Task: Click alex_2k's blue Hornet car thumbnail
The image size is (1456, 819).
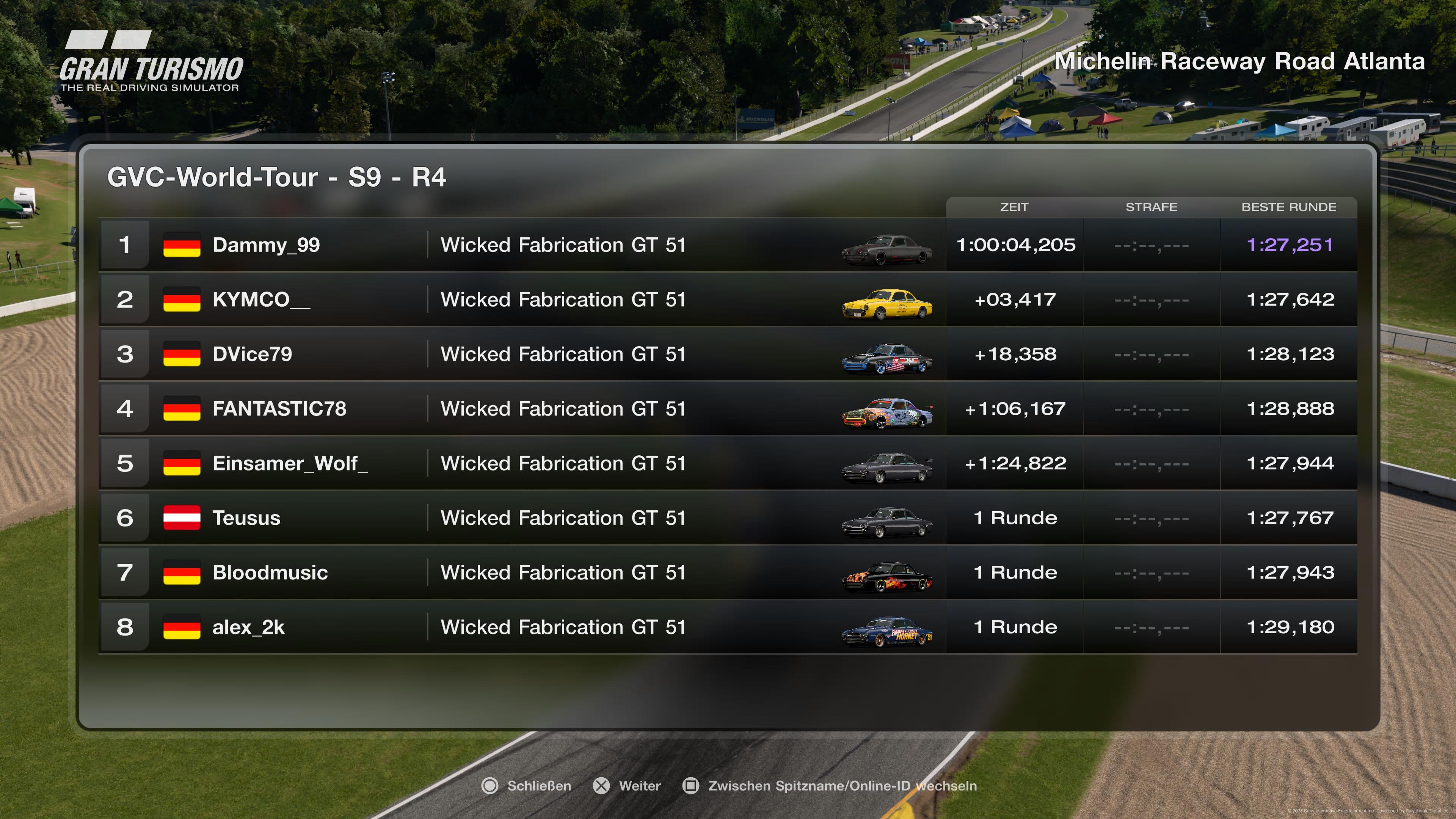Action: (x=887, y=631)
